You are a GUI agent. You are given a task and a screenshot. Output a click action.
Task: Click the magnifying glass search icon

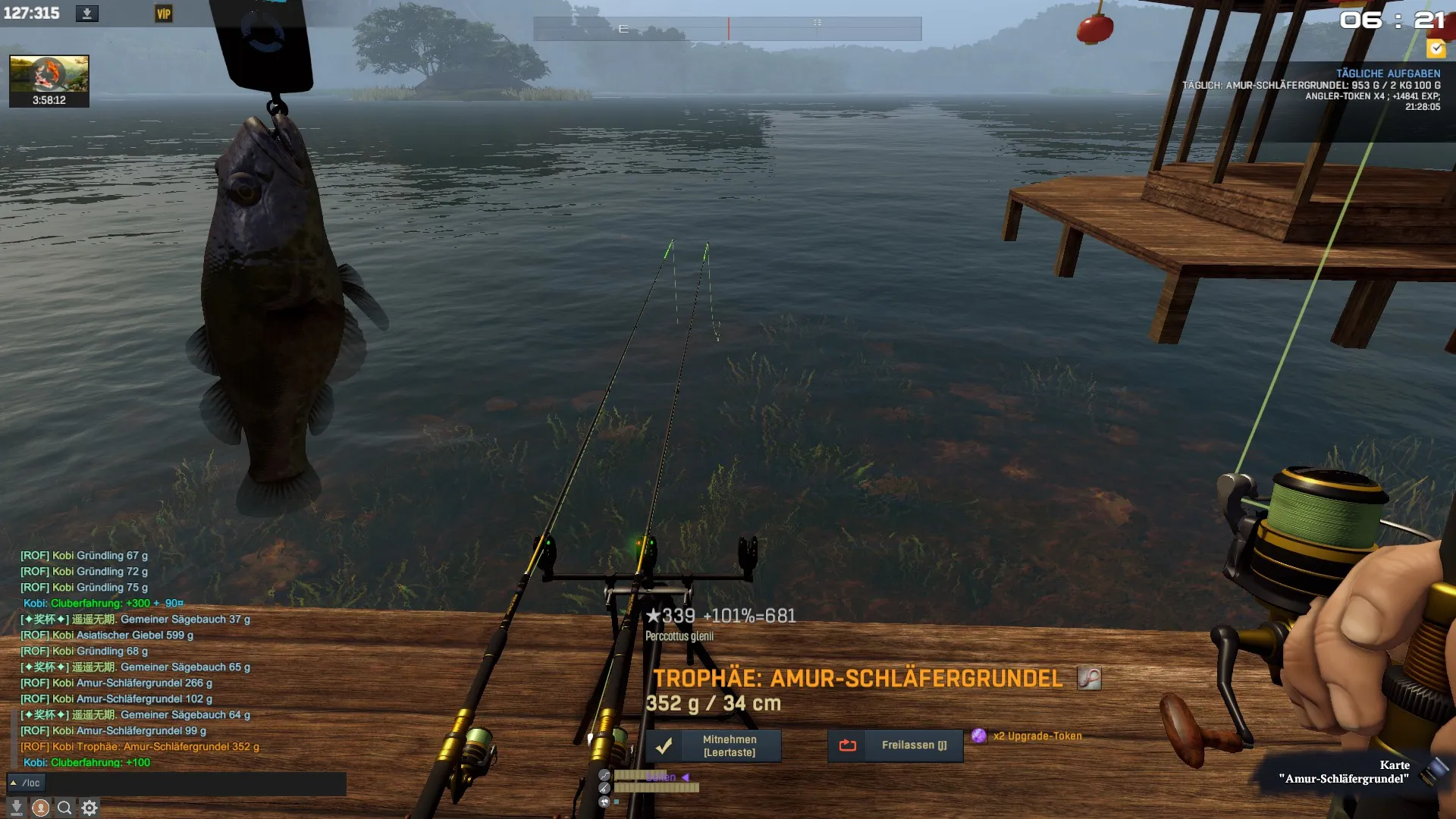[x=64, y=808]
